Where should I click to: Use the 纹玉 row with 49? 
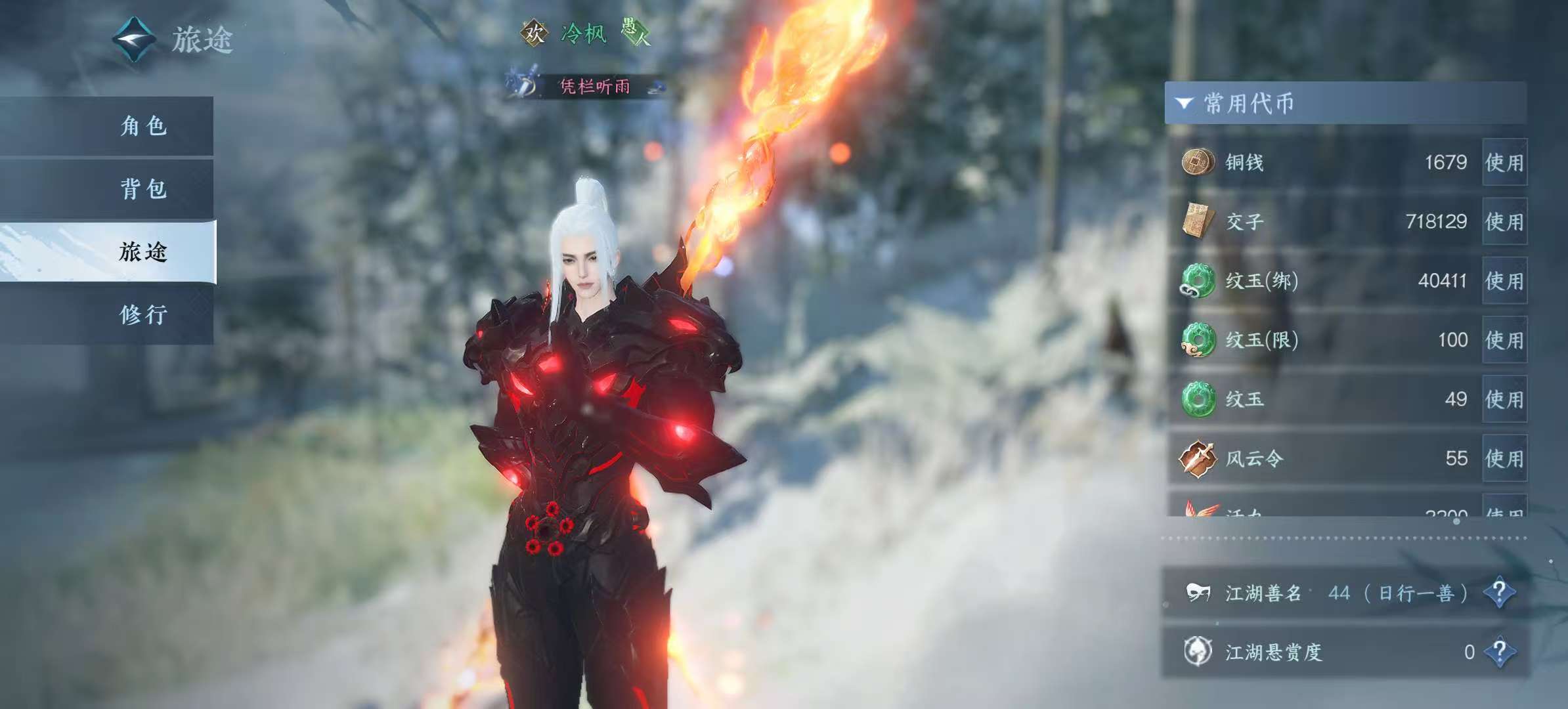point(1504,399)
